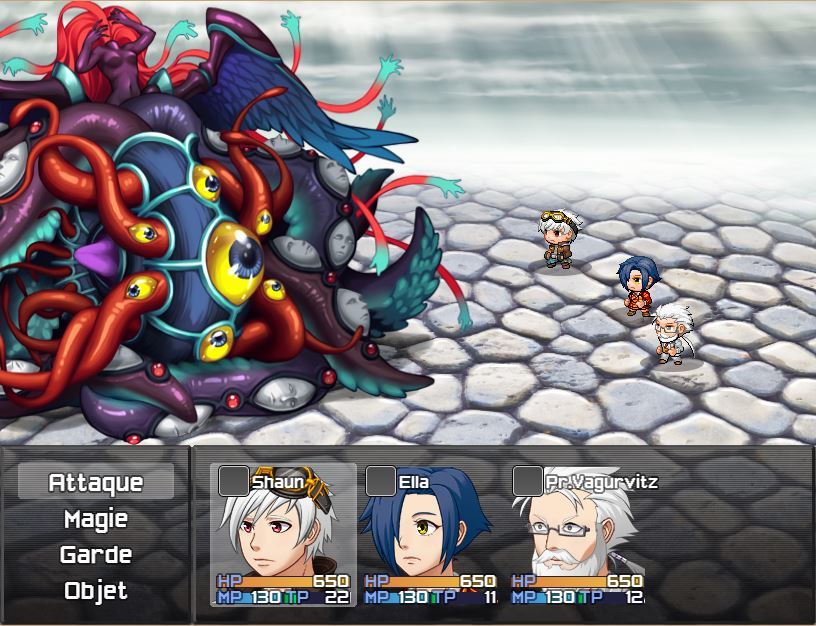Select Shaun's party status panel
The image size is (816, 626).
click(x=283, y=535)
